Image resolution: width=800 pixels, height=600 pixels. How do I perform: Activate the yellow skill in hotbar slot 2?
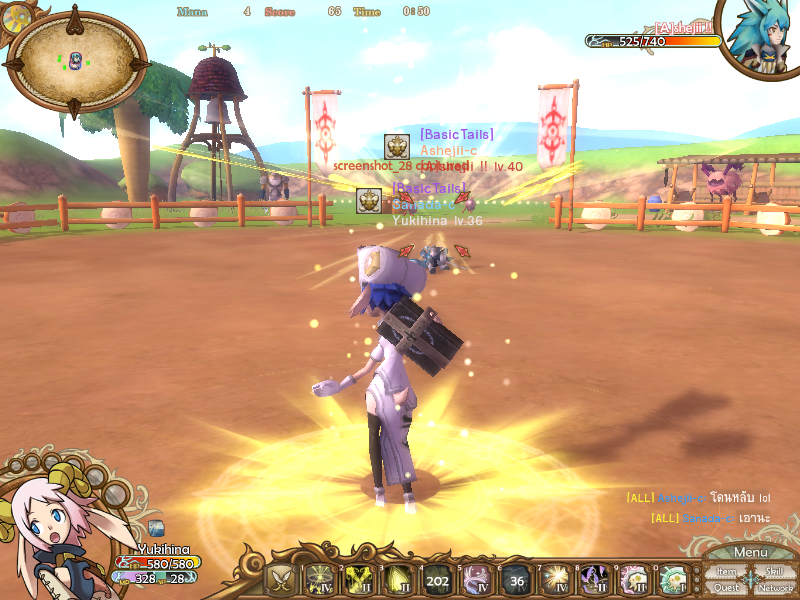point(359,580)
